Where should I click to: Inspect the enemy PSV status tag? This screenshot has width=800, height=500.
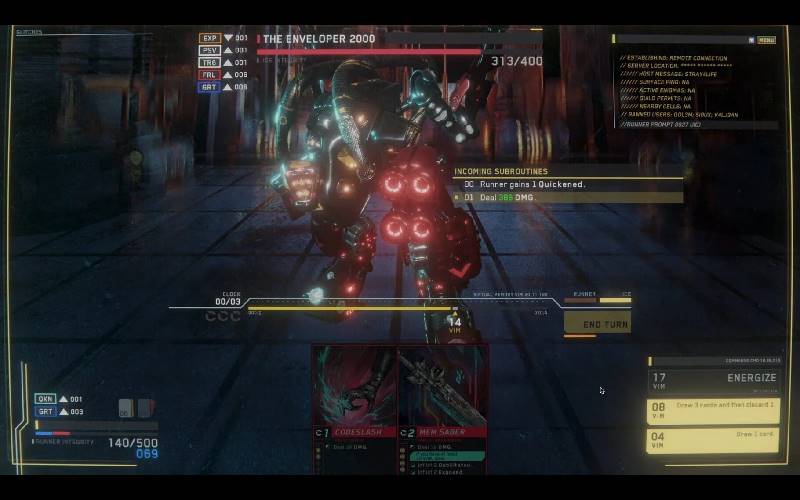coord(210,50)
